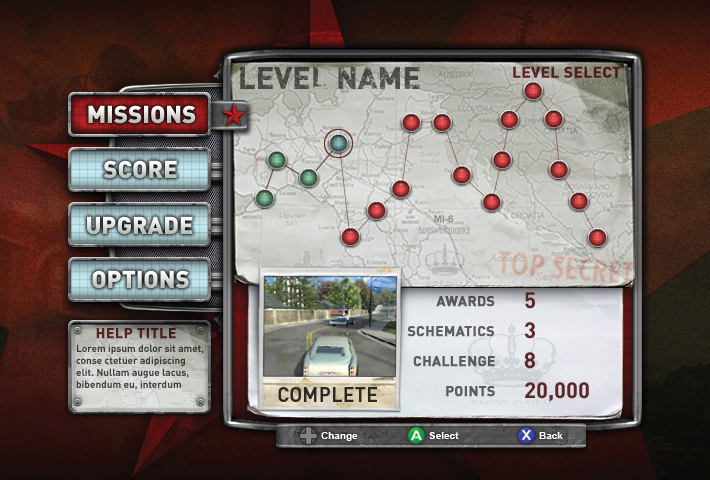710x480 pixels.
Task: Select the Score menu button
Action: [140, 169]
